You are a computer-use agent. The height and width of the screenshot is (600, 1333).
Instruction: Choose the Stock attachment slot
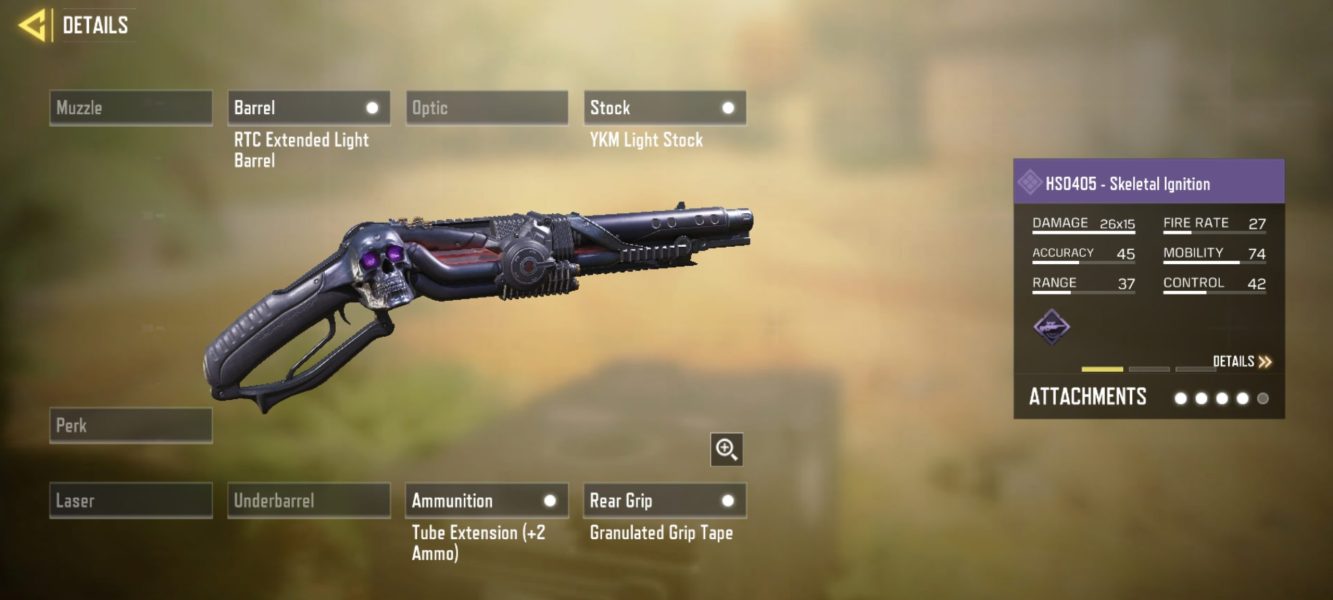[x=665, y=108]
